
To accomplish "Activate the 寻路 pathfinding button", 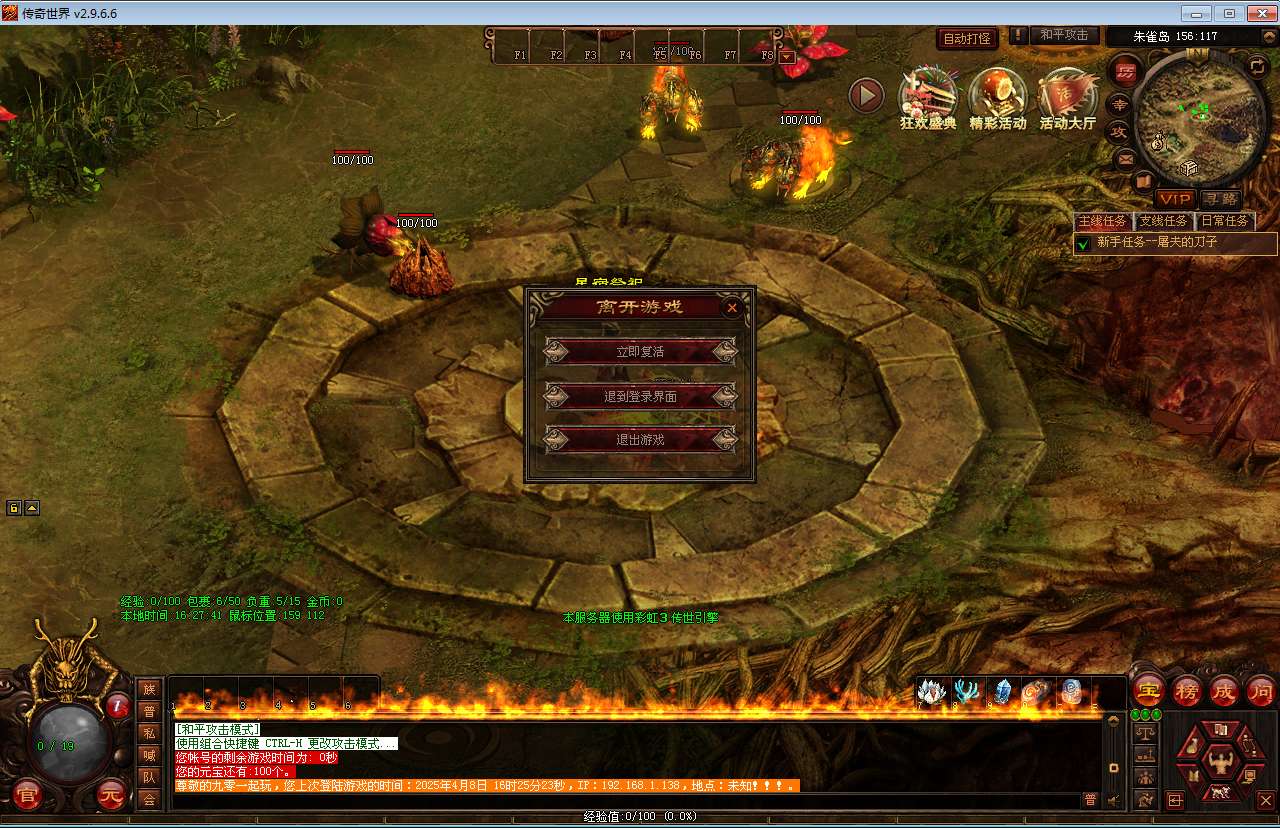I will tap(1220, 199).
